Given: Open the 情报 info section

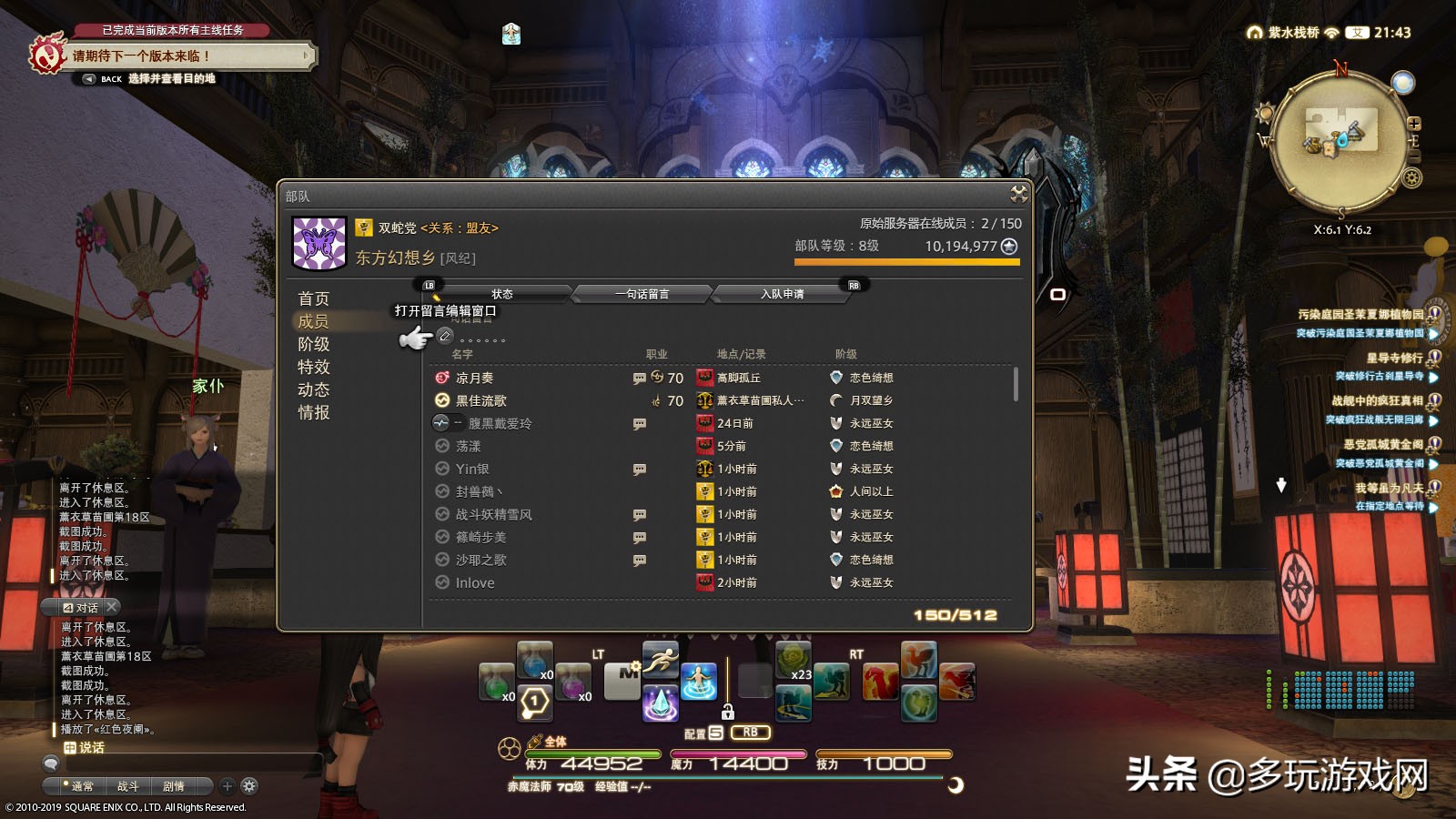Looking at the screenshot, I should point(314,412).
